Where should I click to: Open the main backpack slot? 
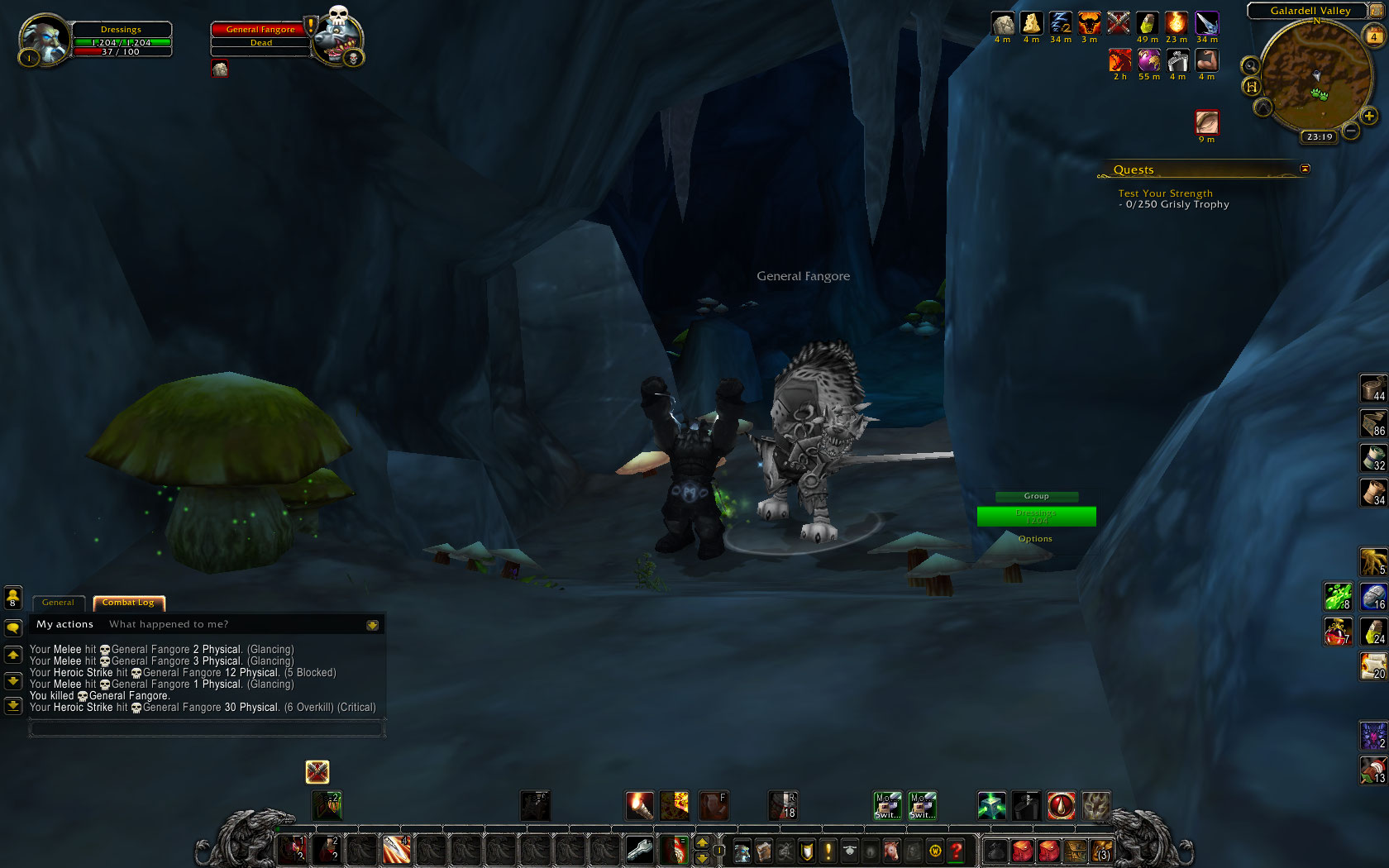point(1101,850)
